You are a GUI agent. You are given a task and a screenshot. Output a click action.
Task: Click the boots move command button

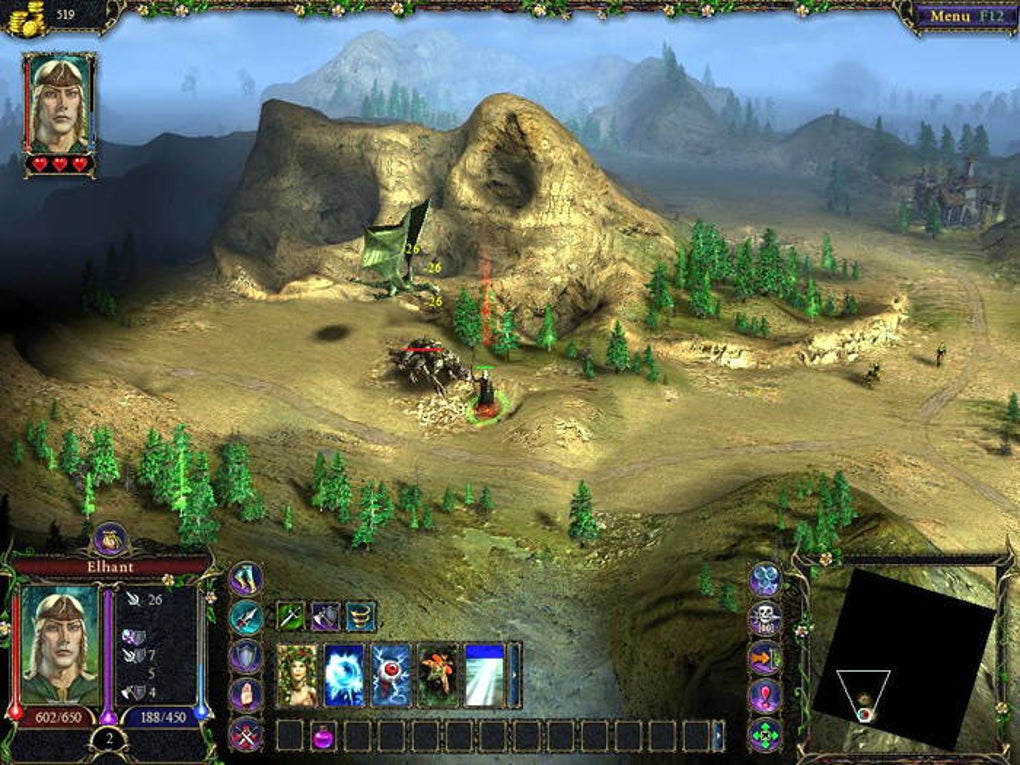click(x=246, y=578)
